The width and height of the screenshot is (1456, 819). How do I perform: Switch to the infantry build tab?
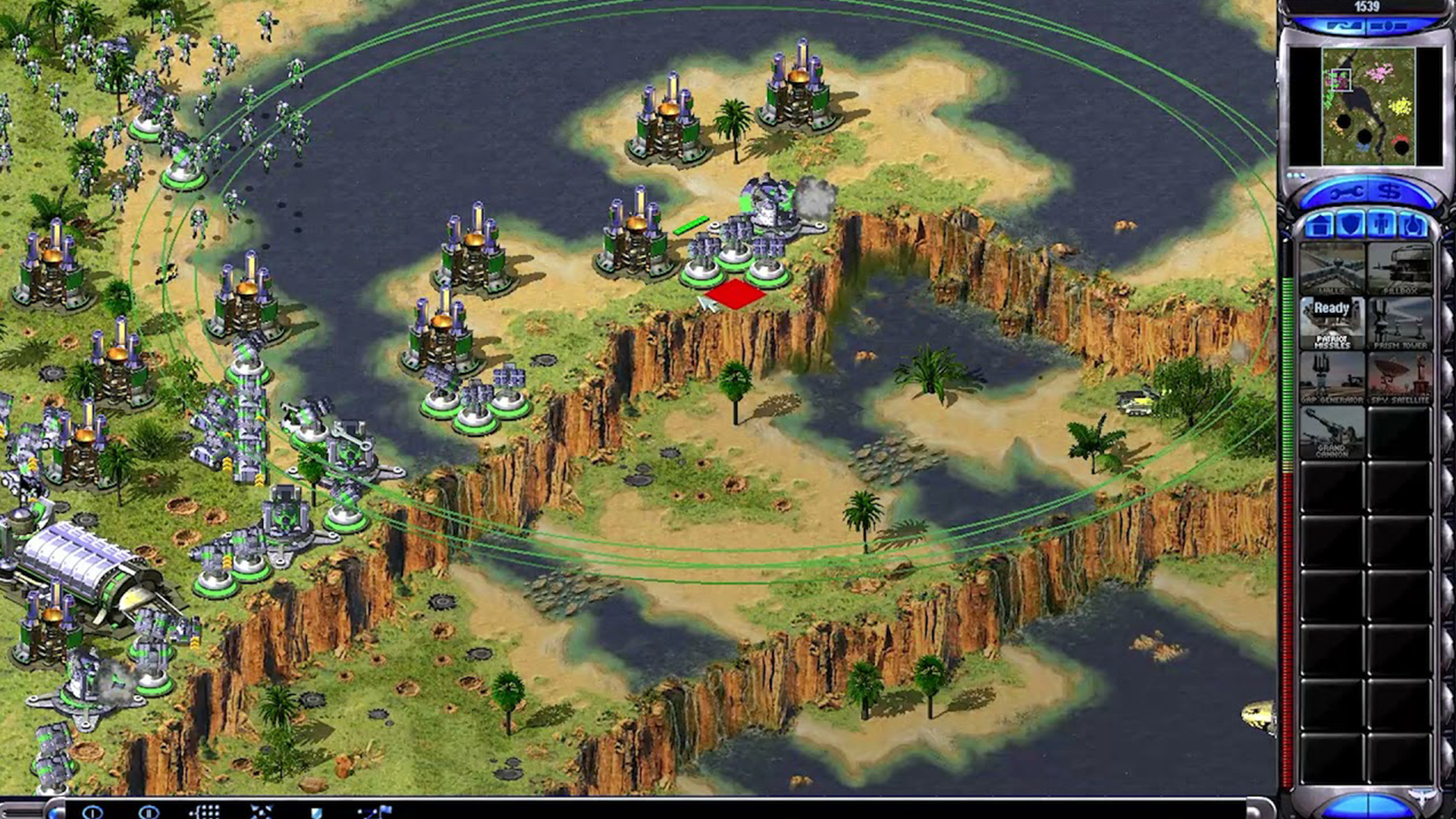click(1382, 225)
